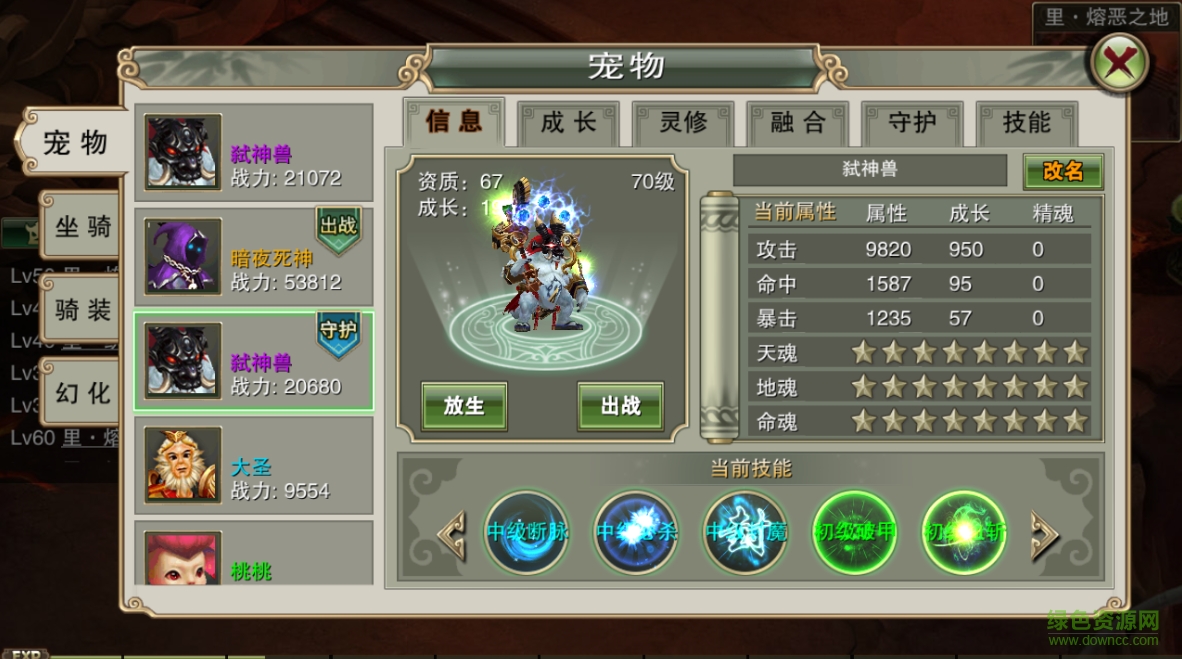The width and height of the screenshot is (1182, 659).
Task: Choose the 大圣 pet in the list
Action: 254,466
